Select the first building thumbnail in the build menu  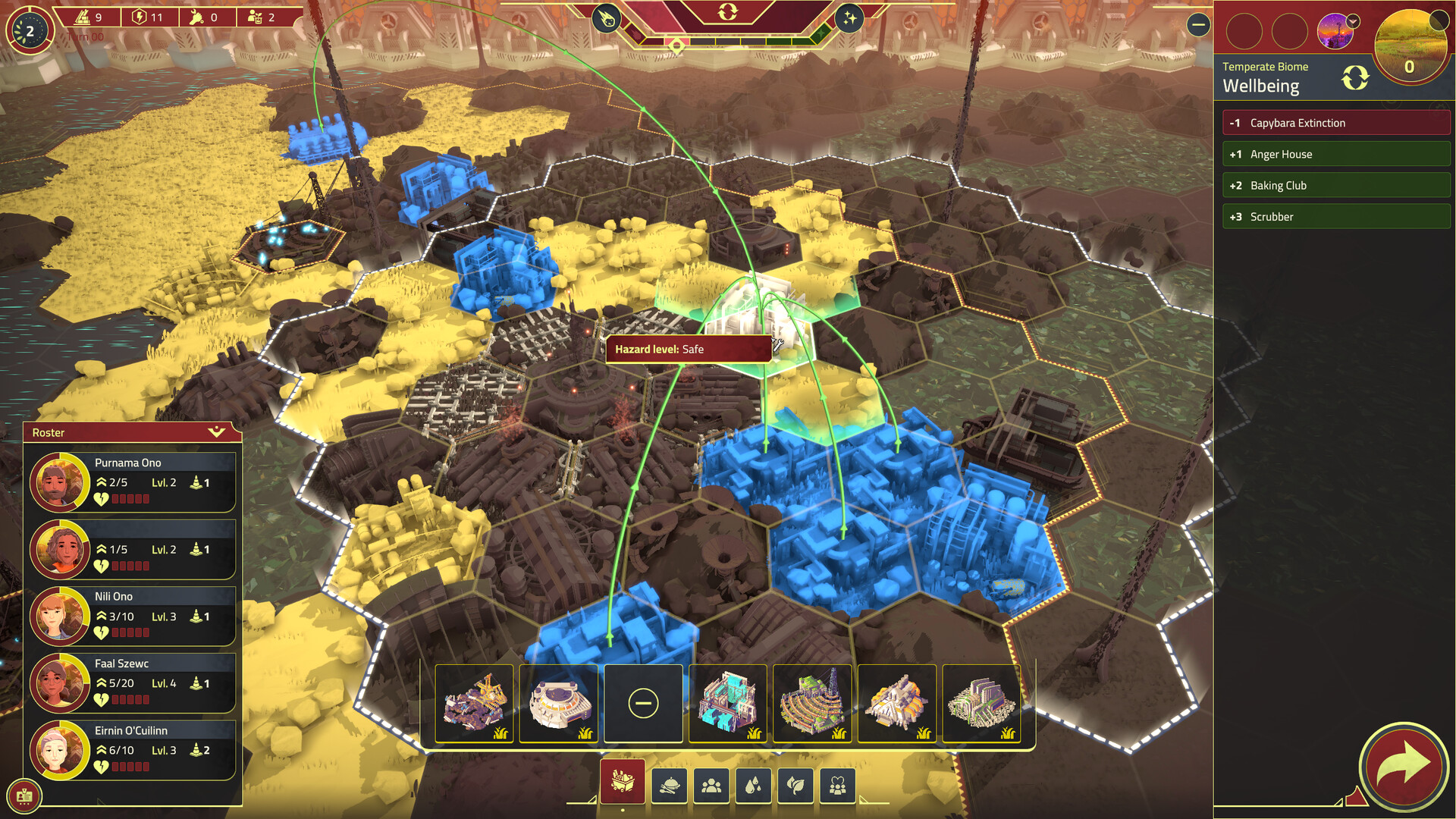point(476,703)
